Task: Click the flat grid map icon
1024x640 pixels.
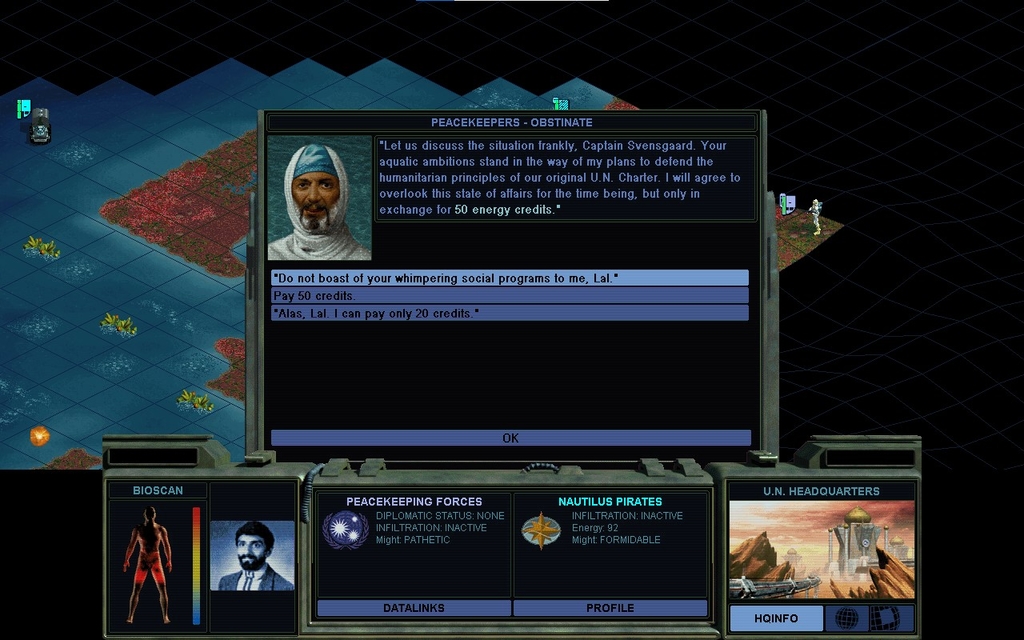Action: tap(884, 618)
